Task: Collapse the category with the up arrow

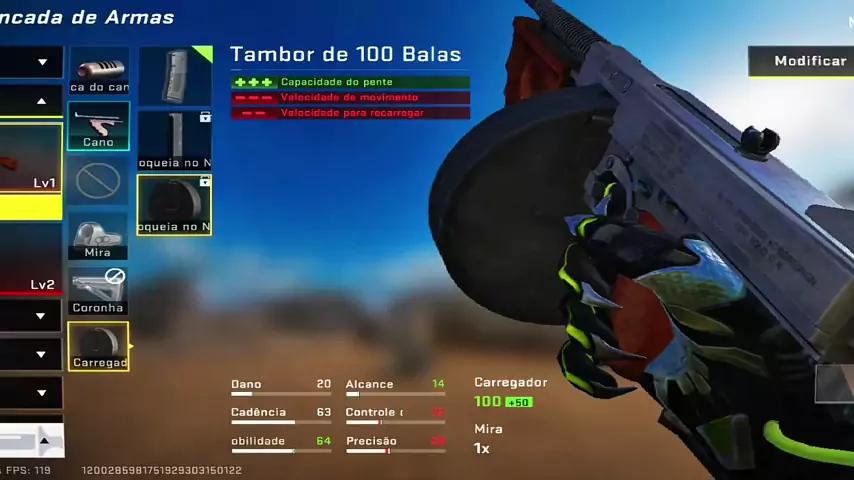Action: pos(41,101)
